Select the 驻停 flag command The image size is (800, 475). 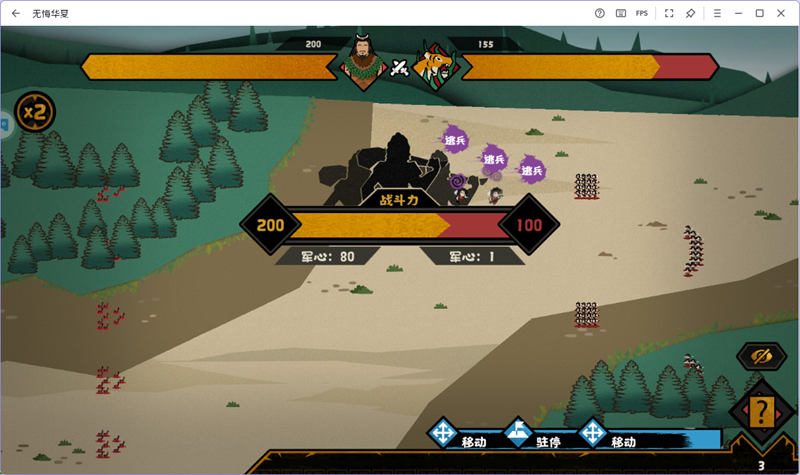coord(518,434)
